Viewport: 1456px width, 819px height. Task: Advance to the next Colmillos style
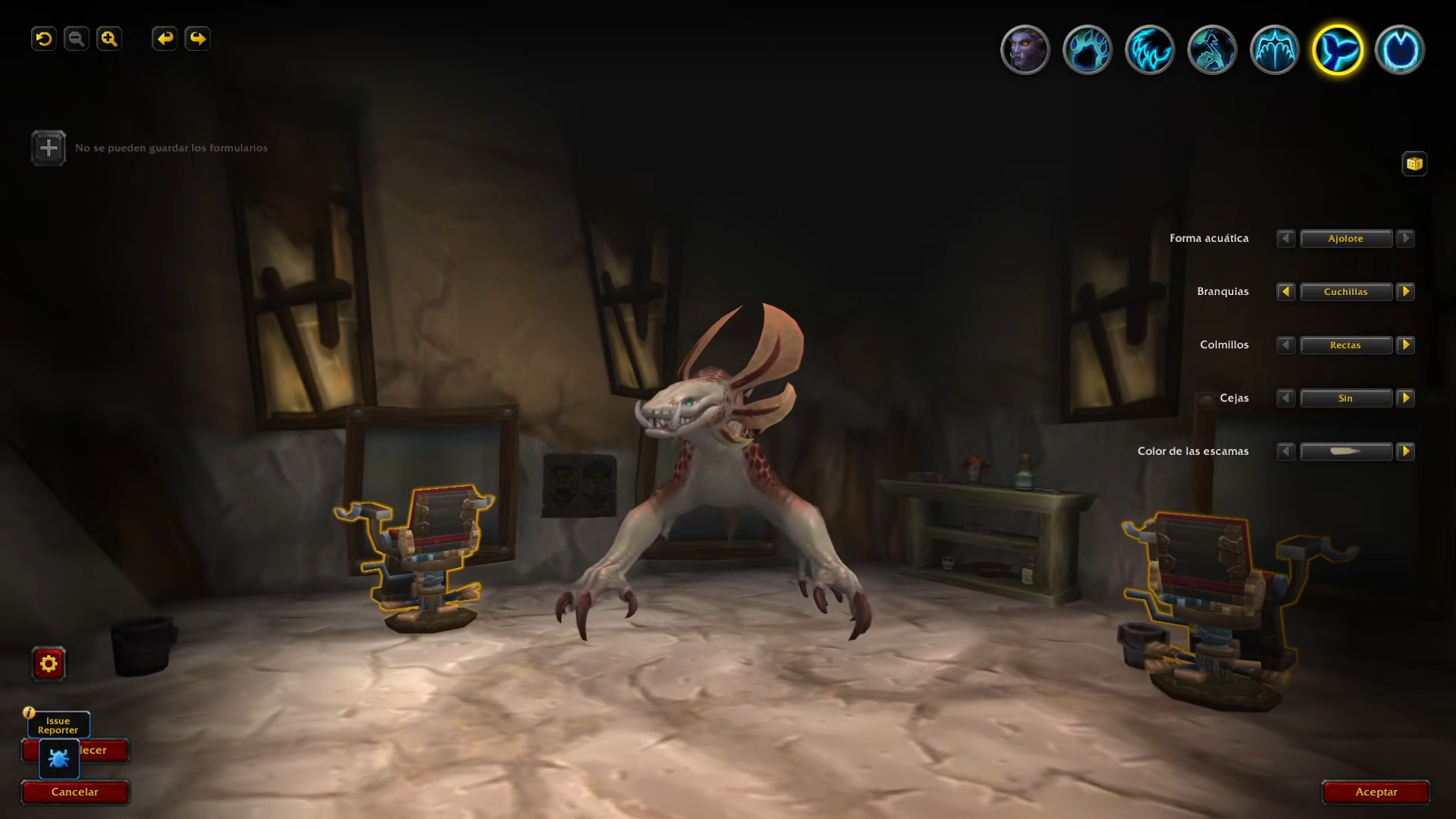click(x=1405, y=345)
